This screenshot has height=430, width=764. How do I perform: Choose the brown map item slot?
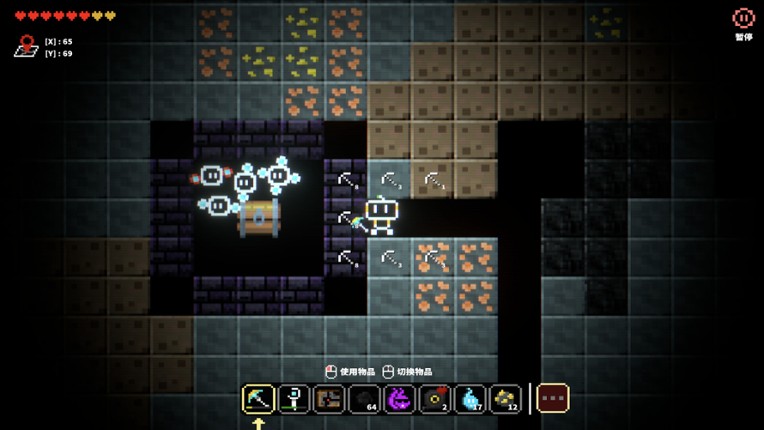pyautogui.click(x=329, y=398)
